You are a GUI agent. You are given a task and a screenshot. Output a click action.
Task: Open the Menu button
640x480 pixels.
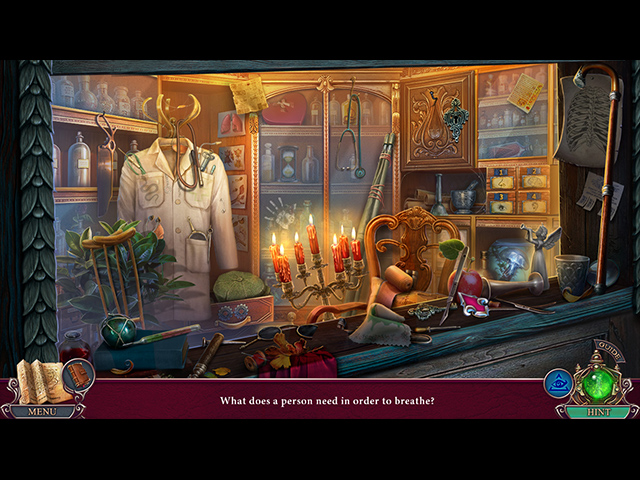[42, 411]
